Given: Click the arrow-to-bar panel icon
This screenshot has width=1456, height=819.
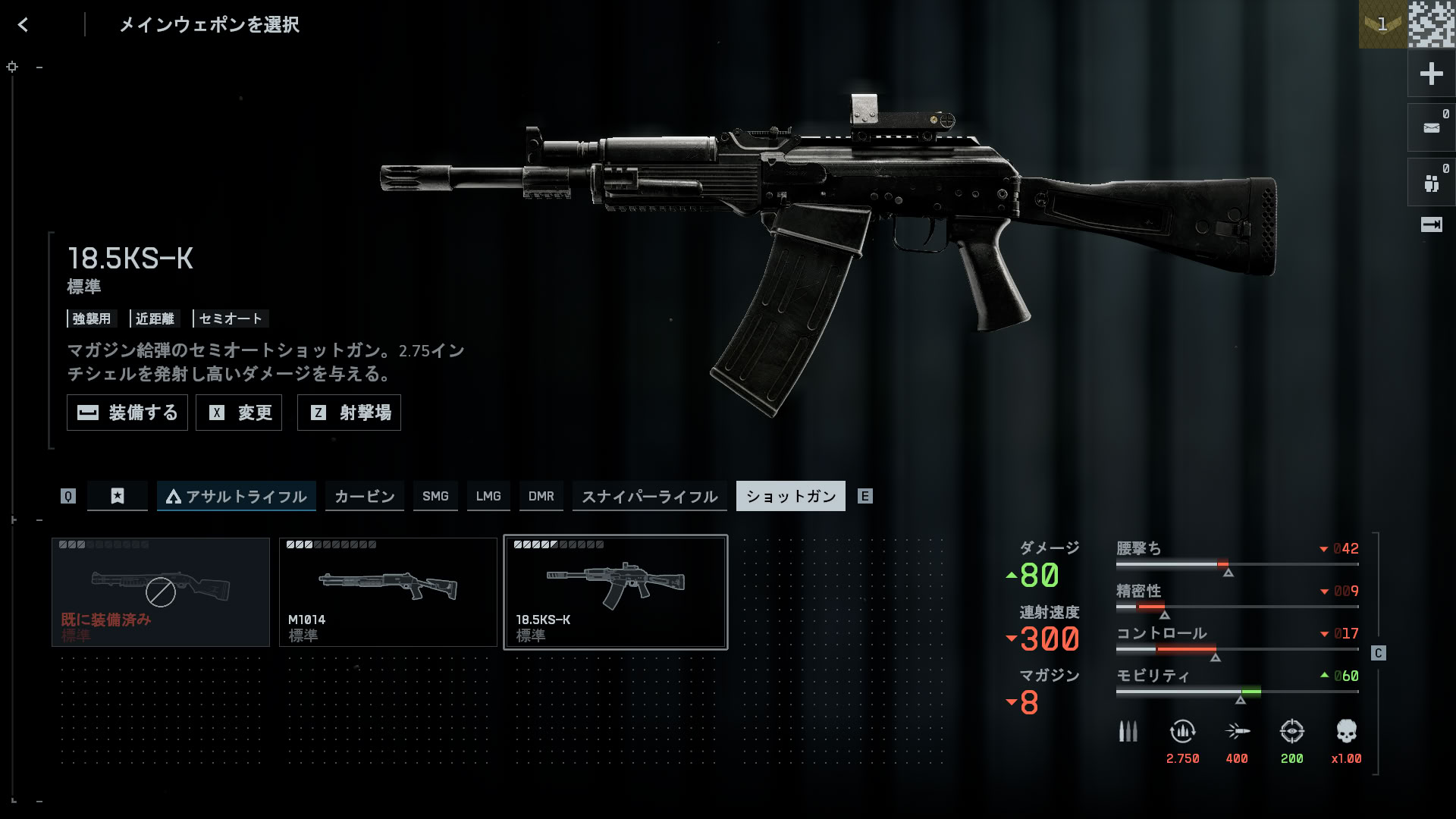Looking at the screenshot, I should (x=1431, y=224).
